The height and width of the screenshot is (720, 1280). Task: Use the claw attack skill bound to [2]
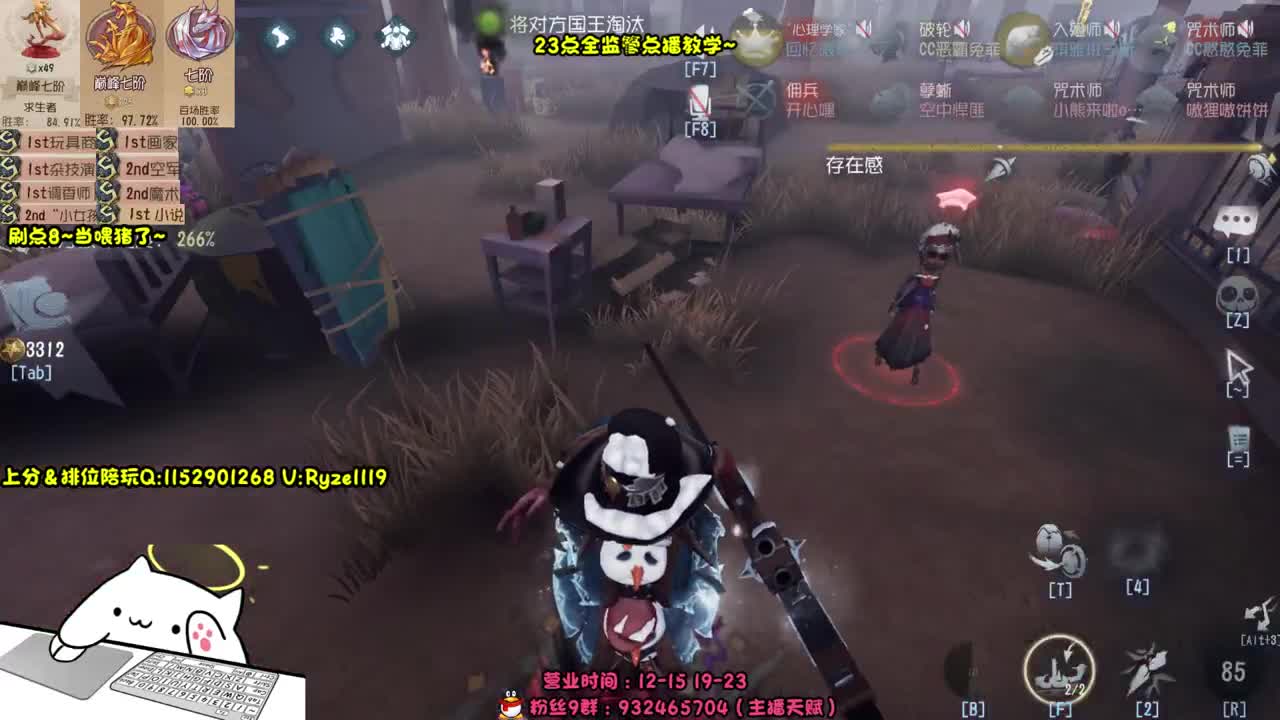[x=1145, y=670]
